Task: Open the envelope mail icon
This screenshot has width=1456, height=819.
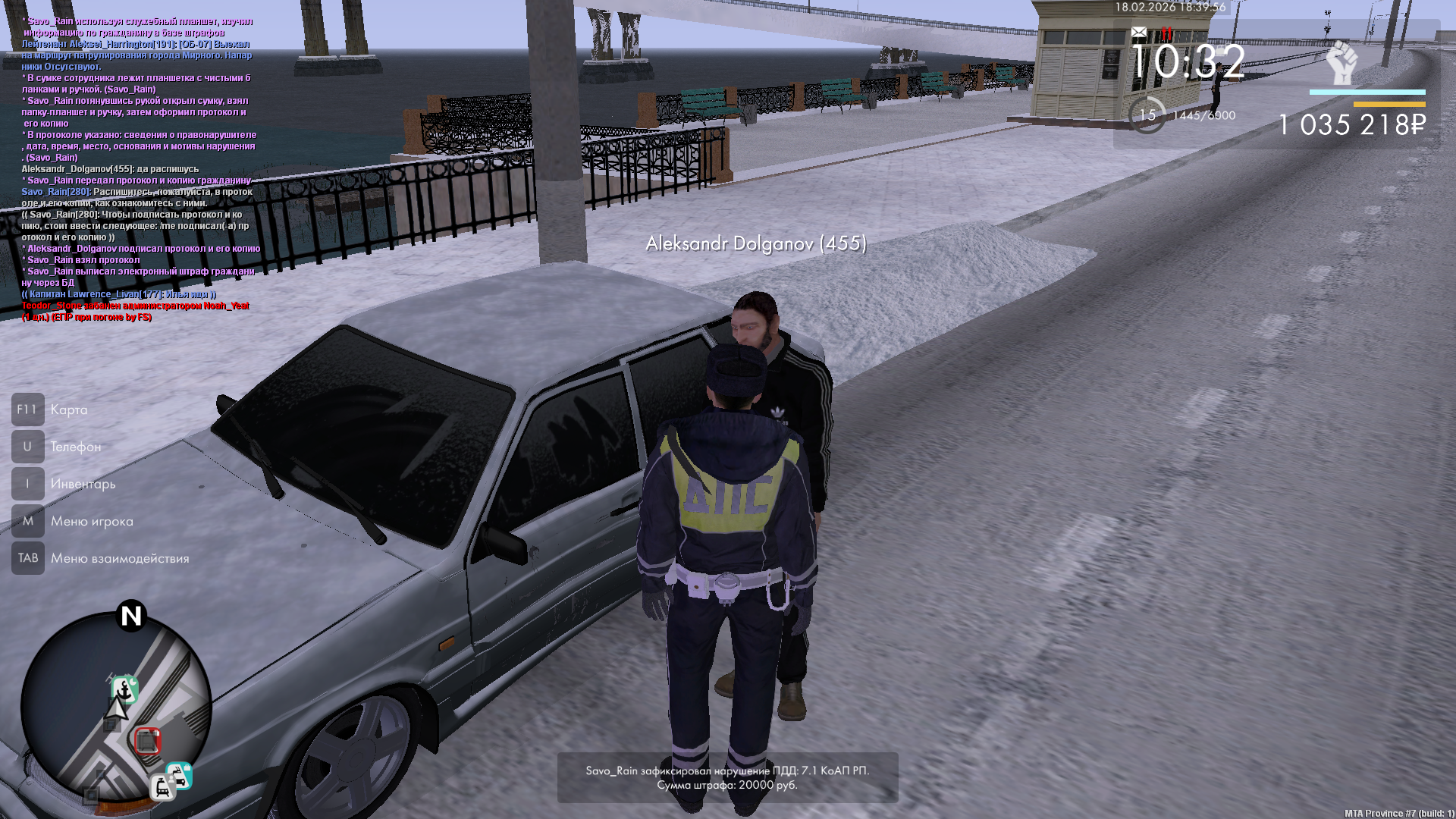Action: (x=1139, y=32)
